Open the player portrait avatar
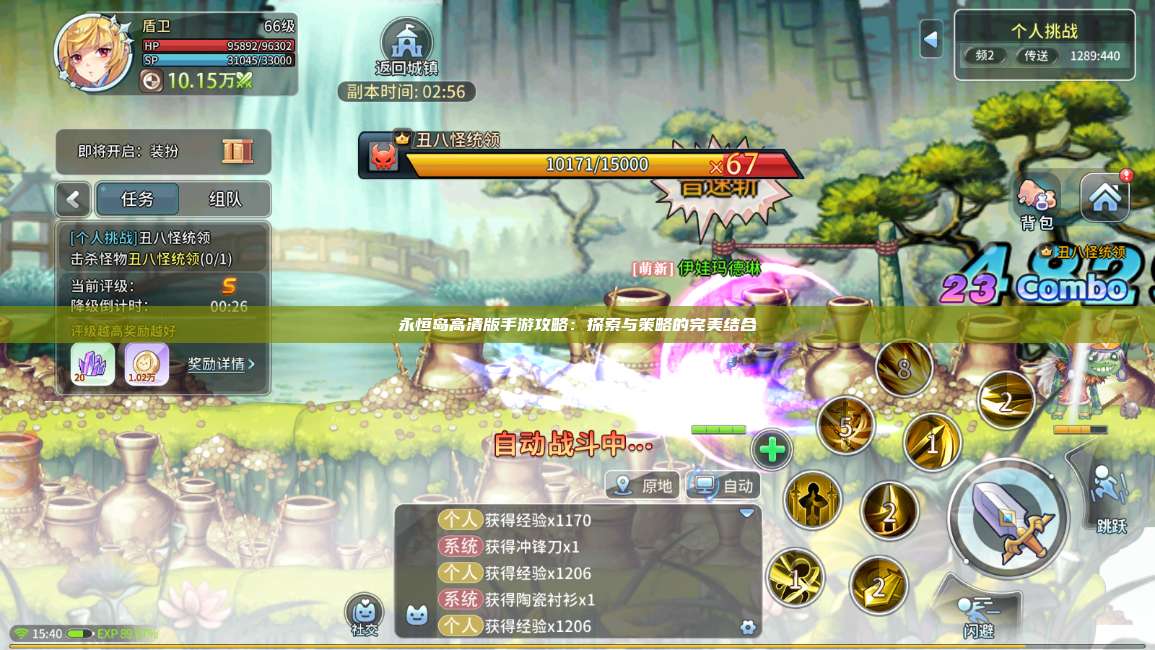1155x650 pixels. pyautogui.click(x=93, y=52)
